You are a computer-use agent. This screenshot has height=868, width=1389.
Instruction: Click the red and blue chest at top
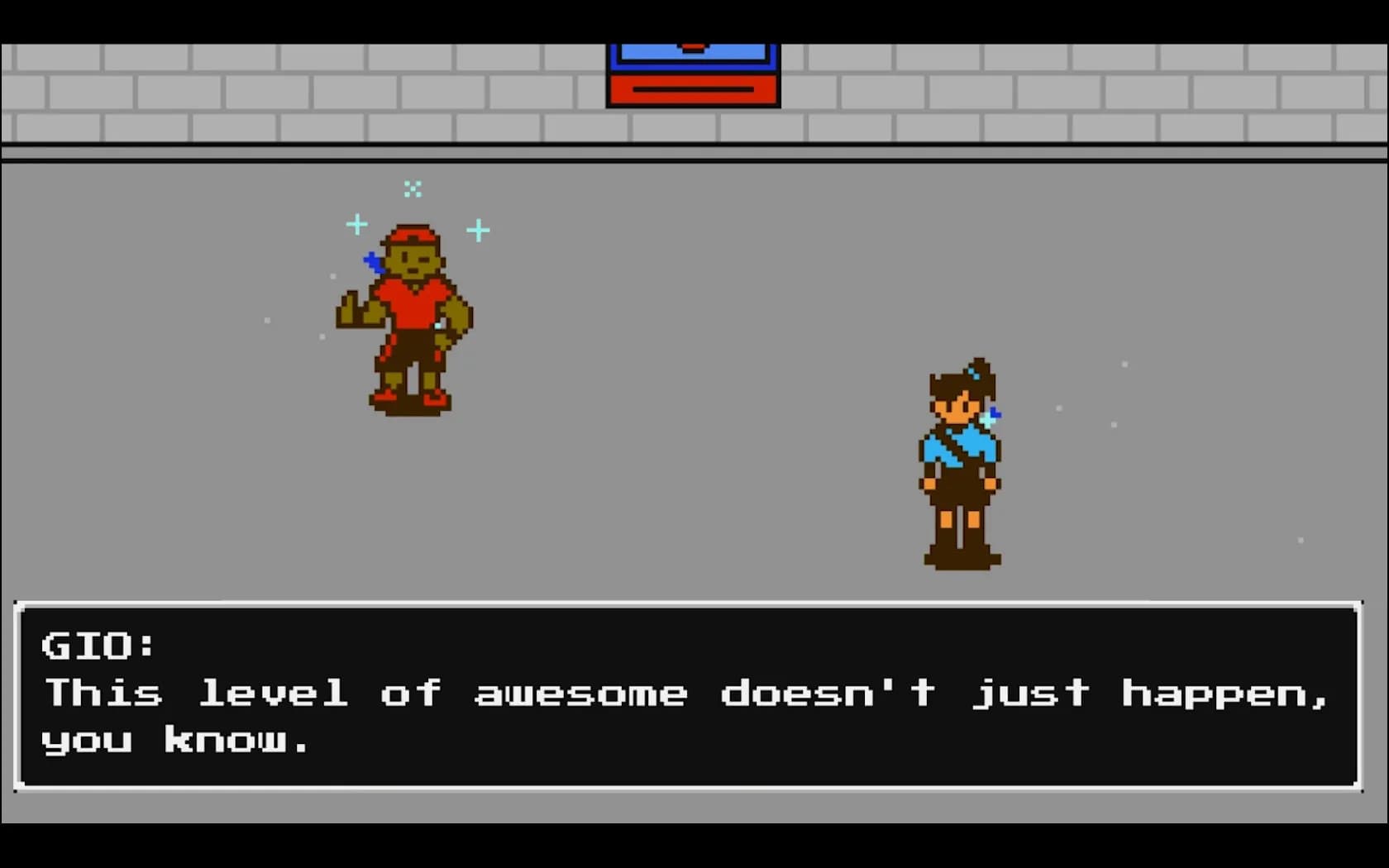pyautogui.click(x=693, y=70)
